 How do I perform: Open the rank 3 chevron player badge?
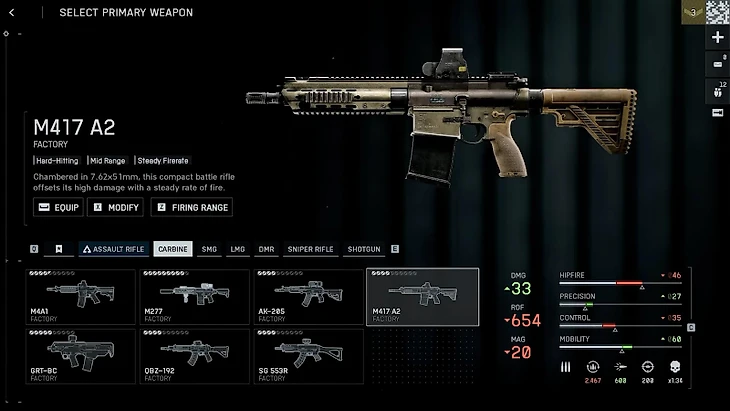click(692, 12)
